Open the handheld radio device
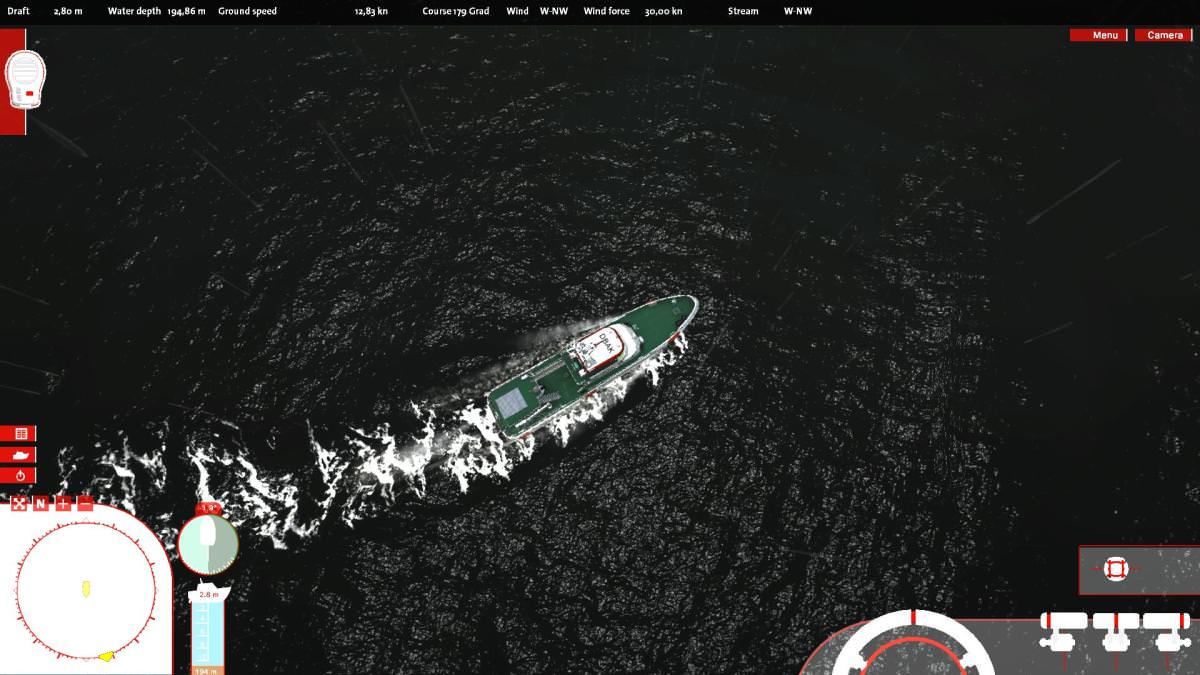This screenshot has height=675, width=1200. click(x=24, y=79)
